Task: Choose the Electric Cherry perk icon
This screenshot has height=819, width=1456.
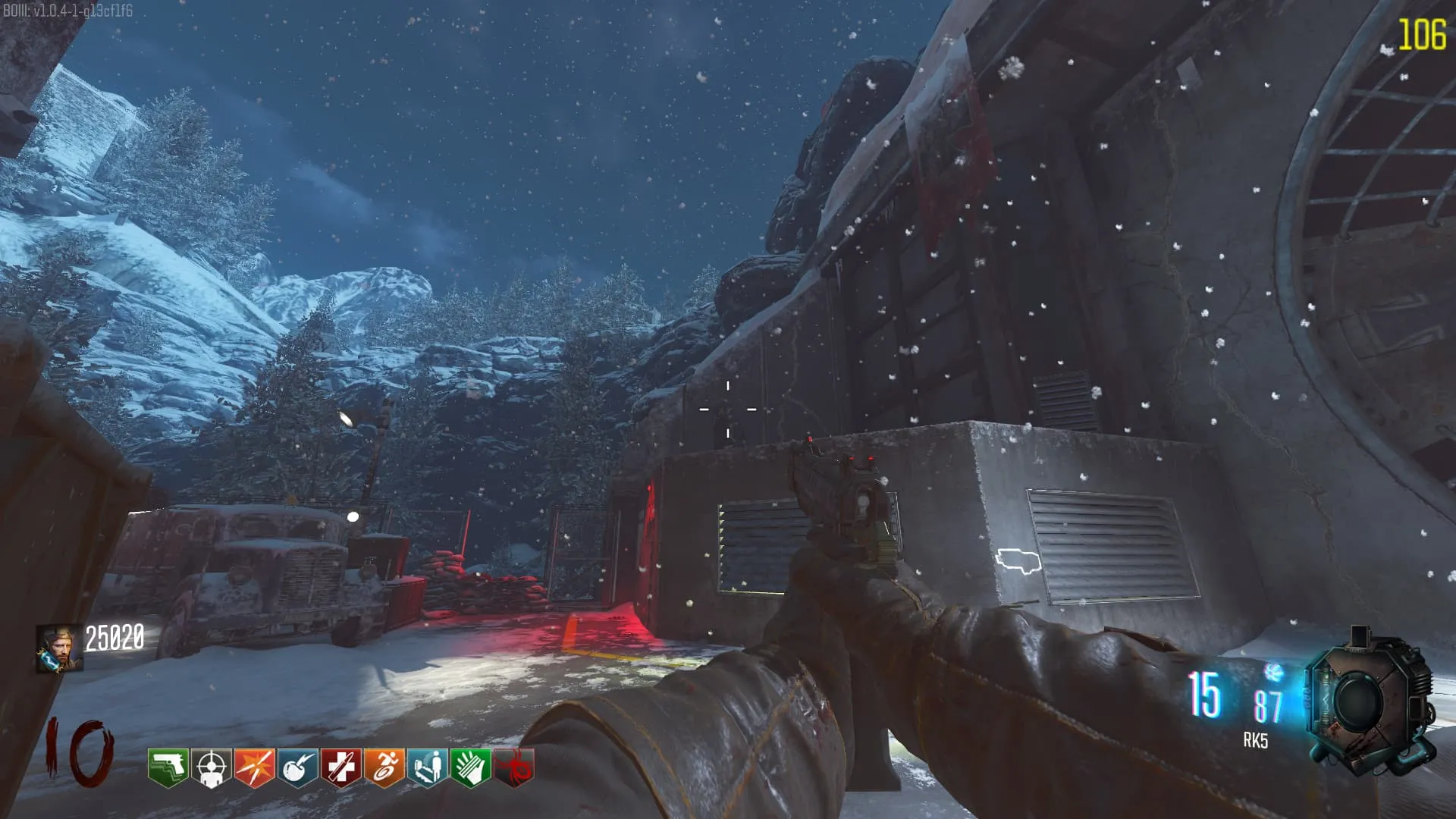Action: 297,767
